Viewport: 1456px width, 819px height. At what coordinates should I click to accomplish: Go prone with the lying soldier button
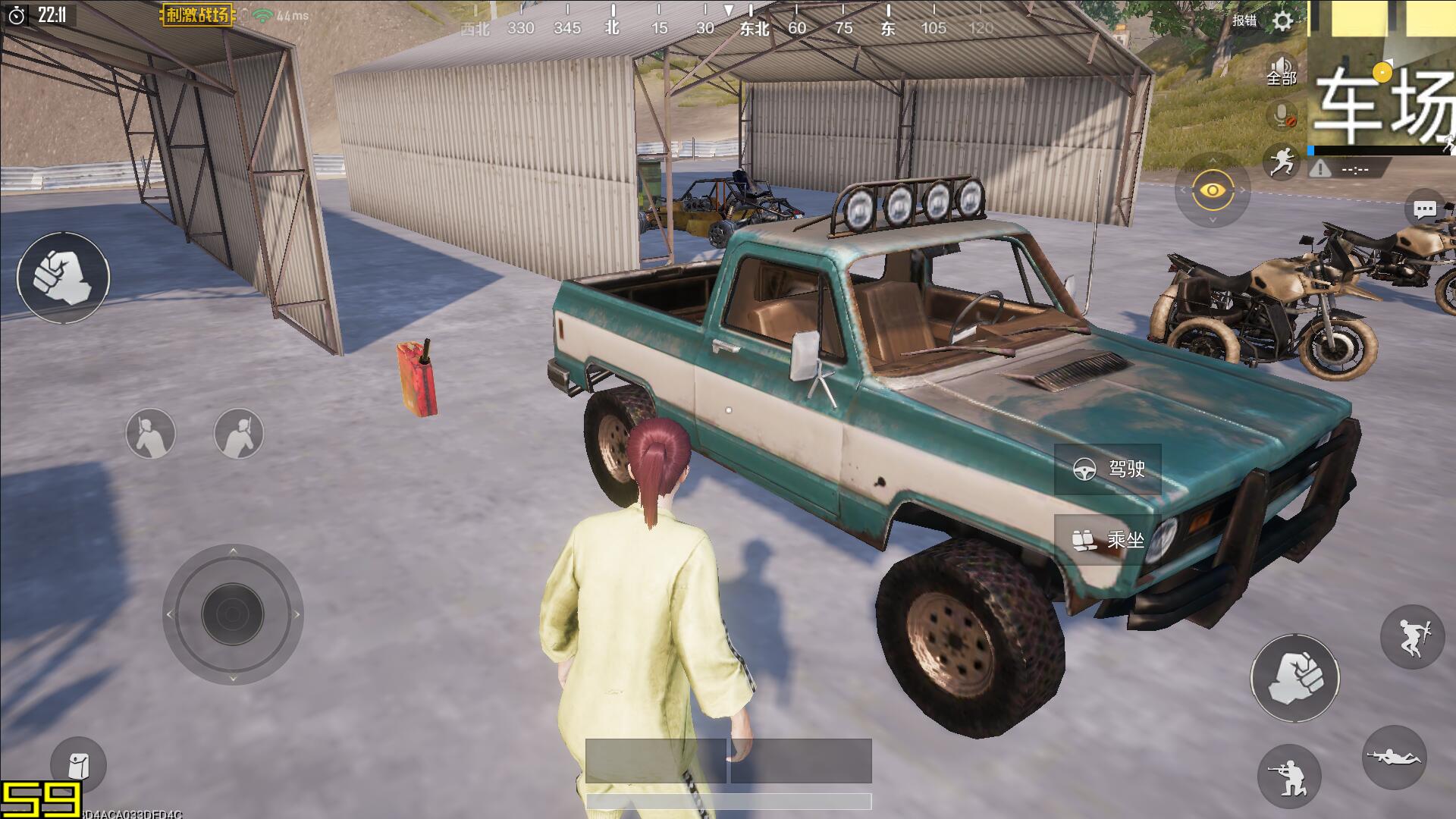tap(1395, 757)
